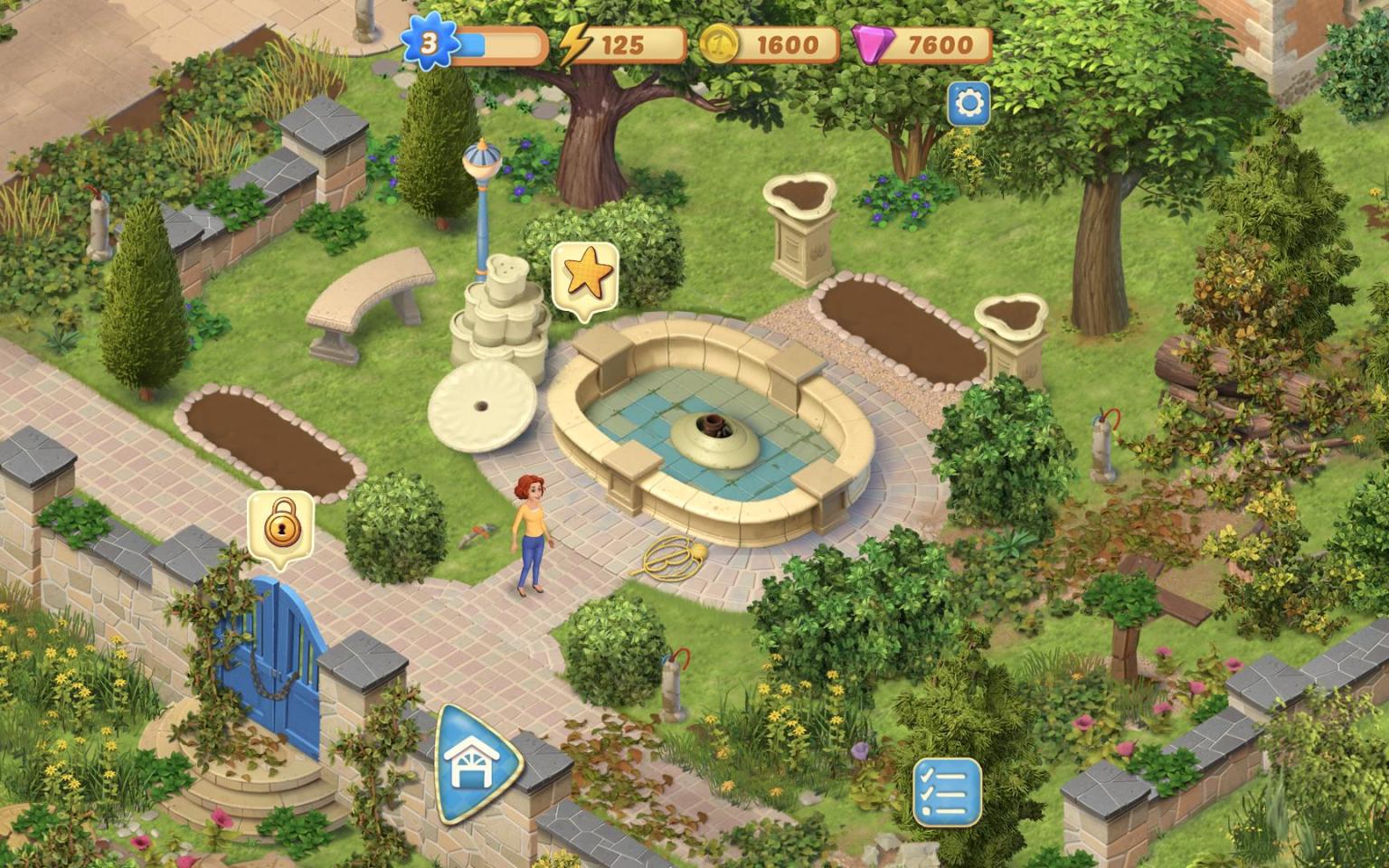Click the gold coin balance icon
1389x868 pixels.
[x=719, y=42]
